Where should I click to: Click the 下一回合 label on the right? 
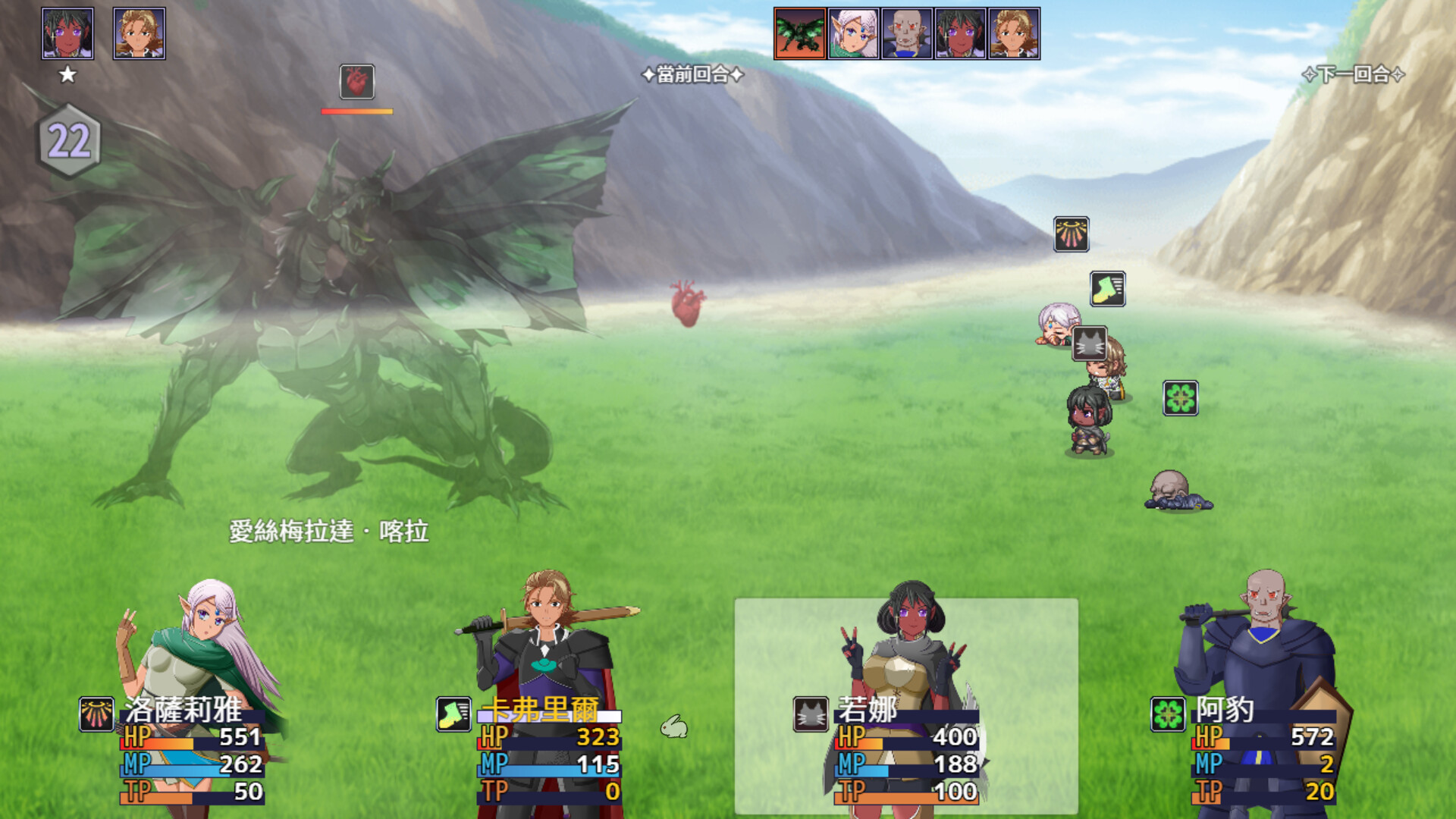pyautogui.click(x=1354, y=74)
